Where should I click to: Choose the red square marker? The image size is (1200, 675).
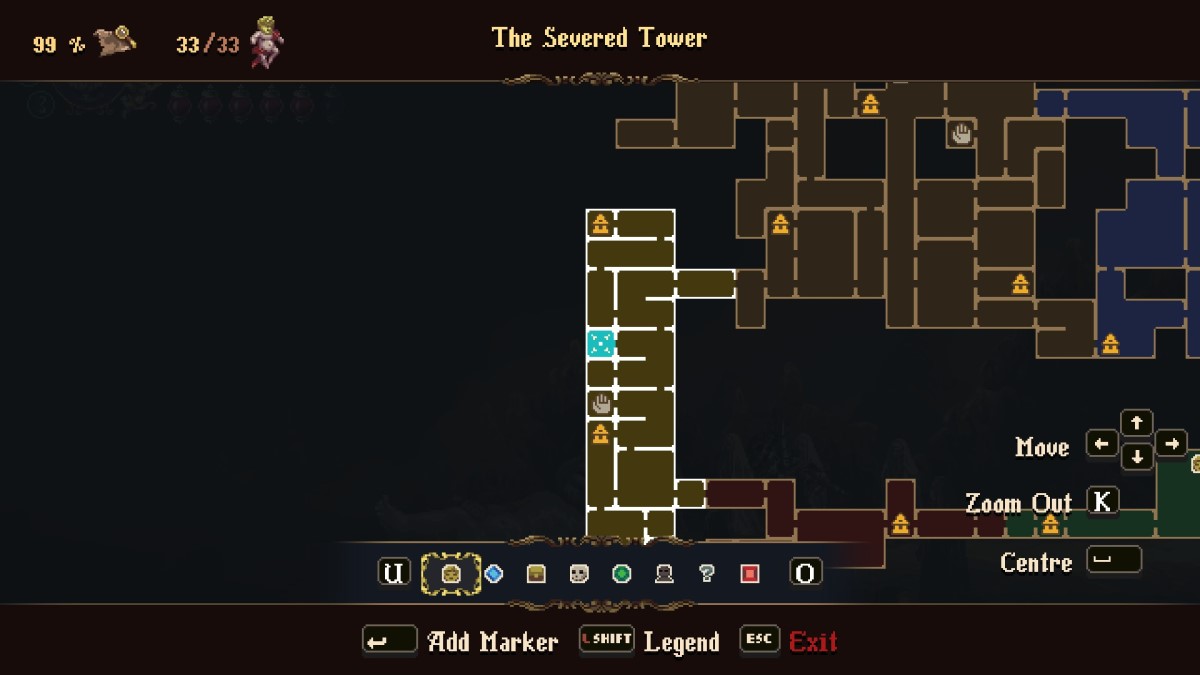click(x=750, y=573)
